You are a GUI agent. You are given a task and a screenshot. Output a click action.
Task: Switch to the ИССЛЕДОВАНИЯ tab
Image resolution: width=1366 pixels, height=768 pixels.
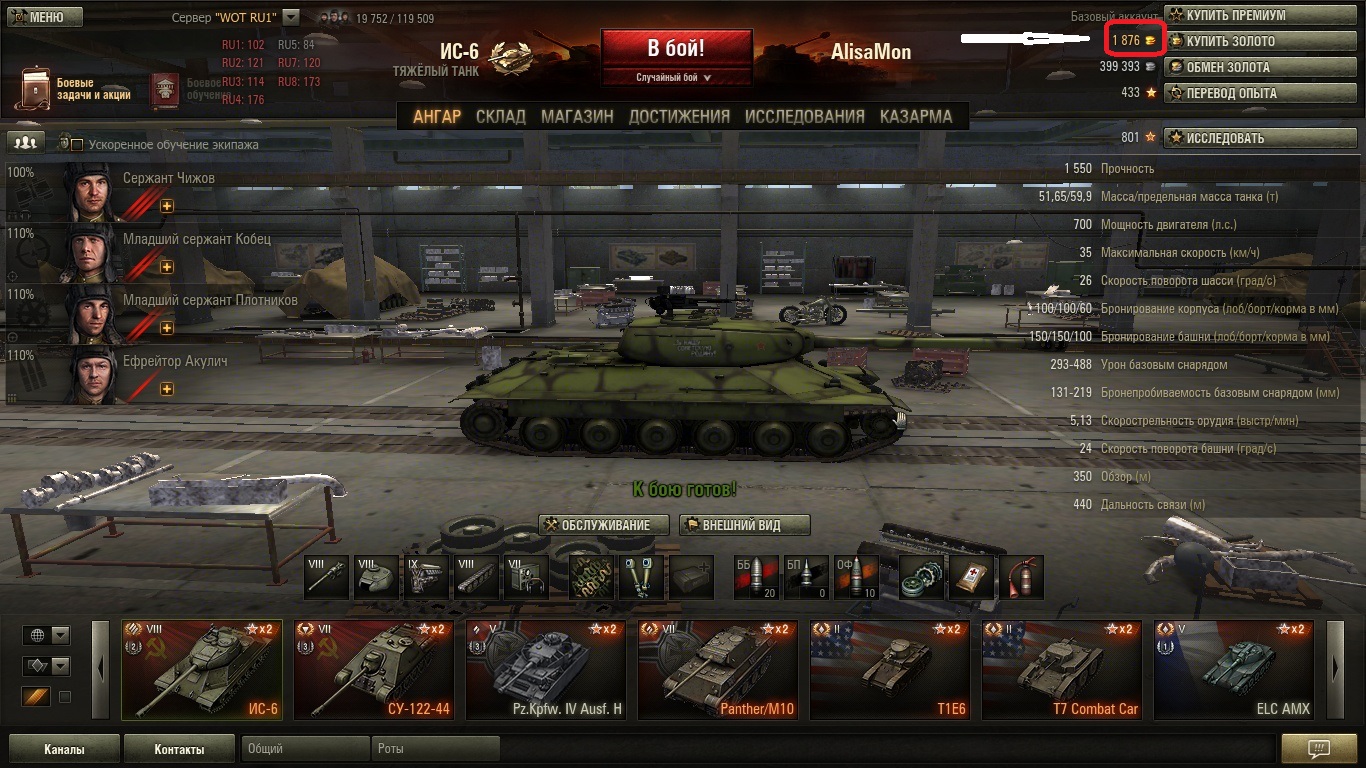804,116
